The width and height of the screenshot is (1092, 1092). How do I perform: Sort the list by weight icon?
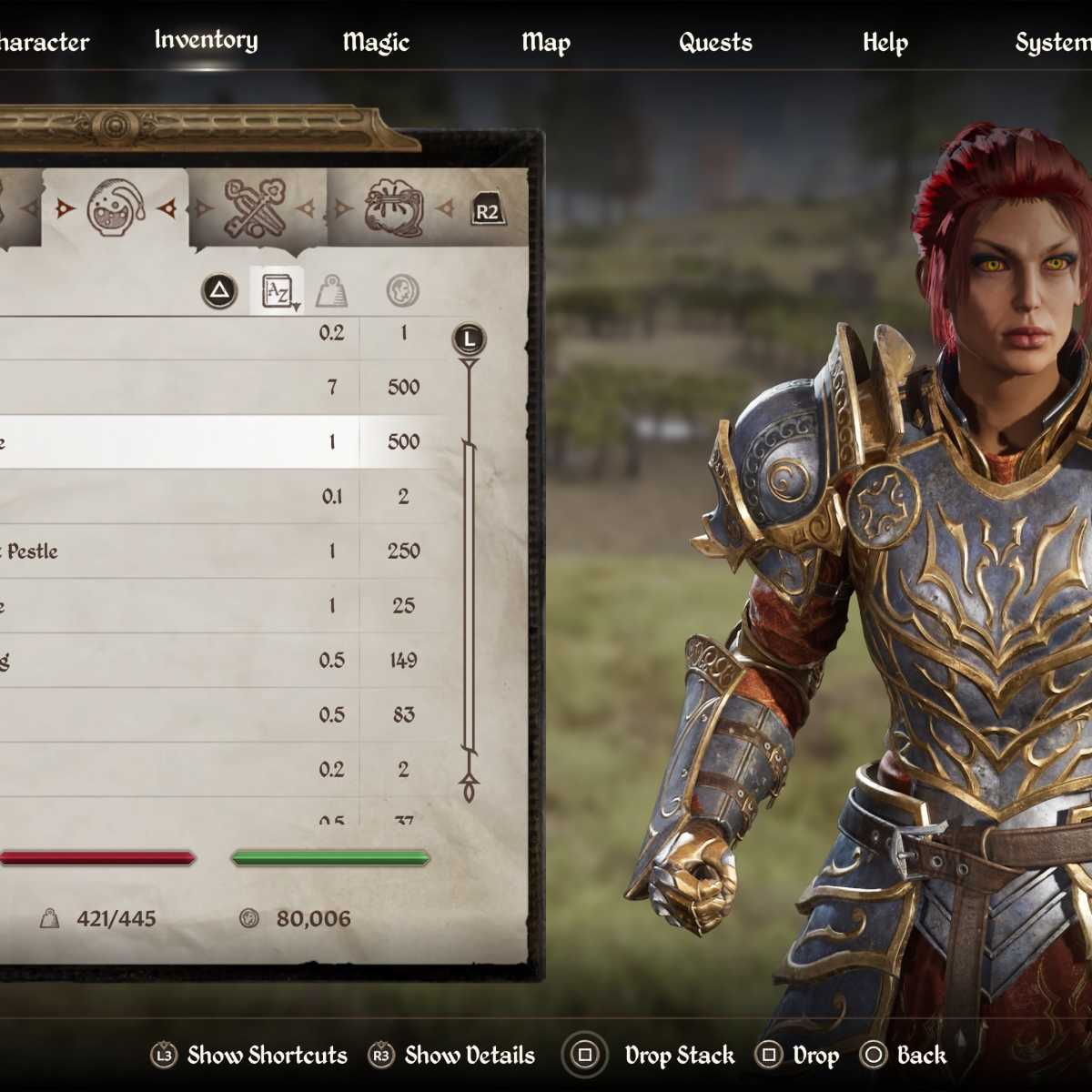point(331,291)
